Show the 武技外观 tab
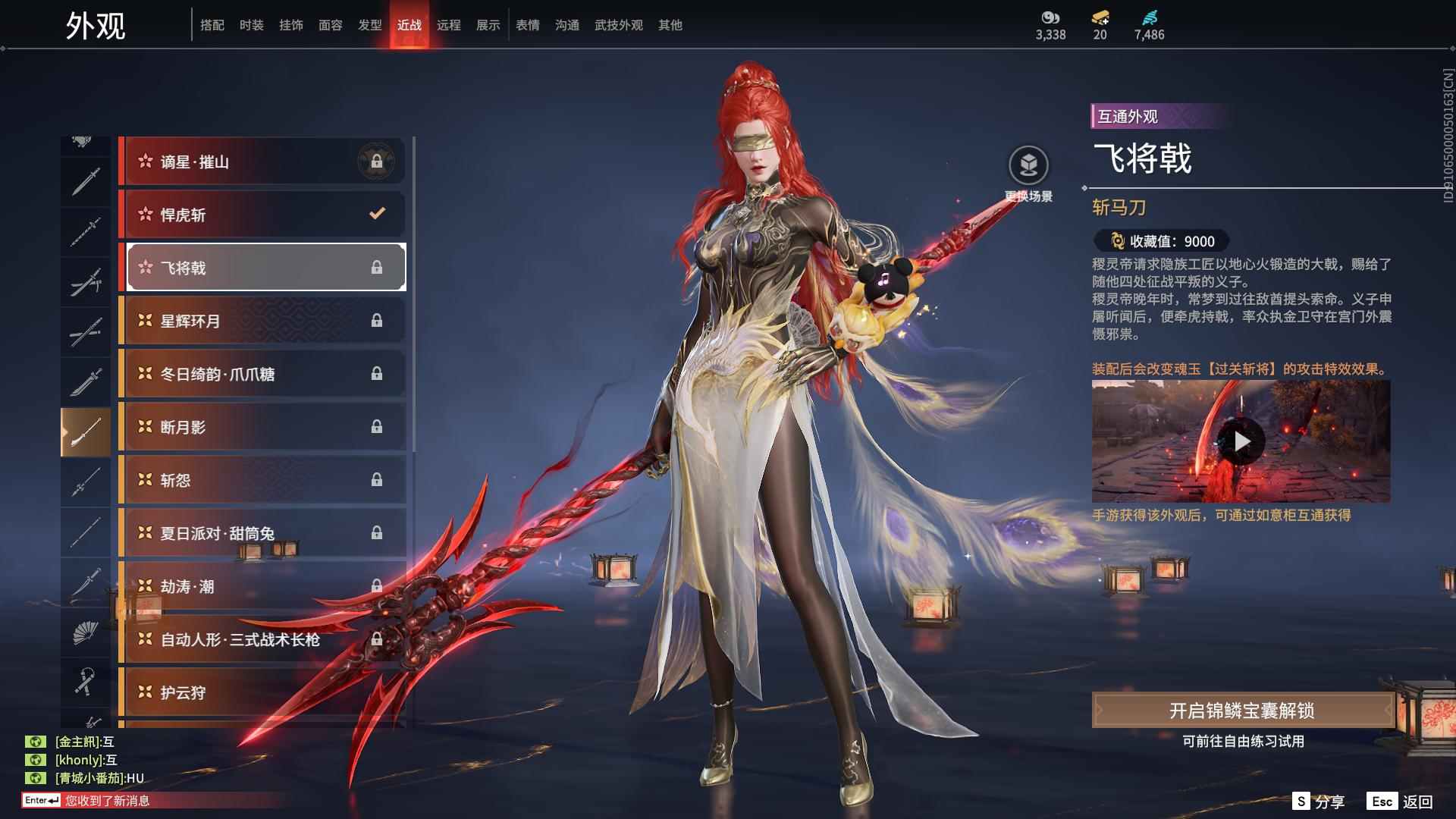The image size is (1456, 819). point(618,25)
